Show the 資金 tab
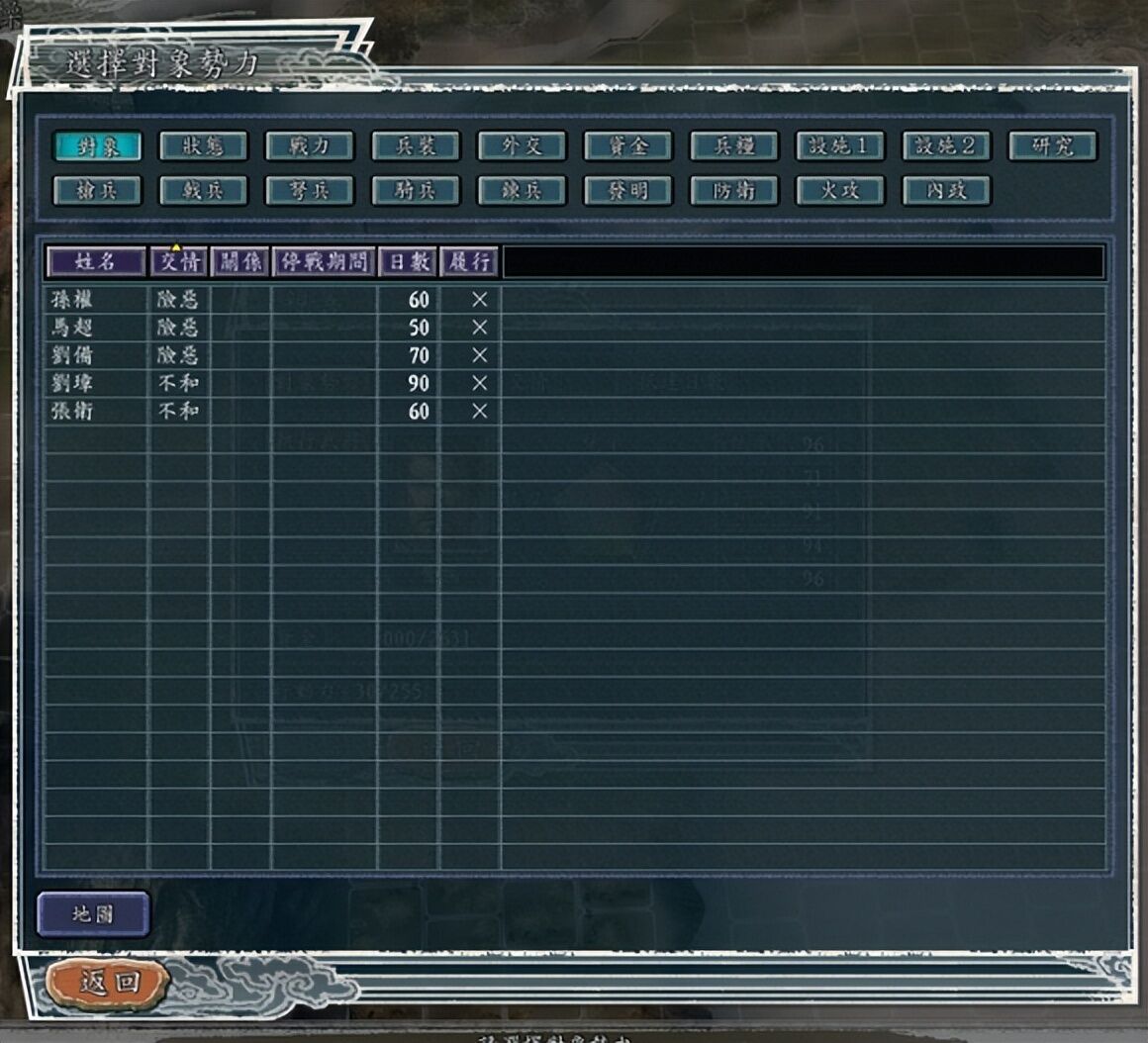 [627, 146]
